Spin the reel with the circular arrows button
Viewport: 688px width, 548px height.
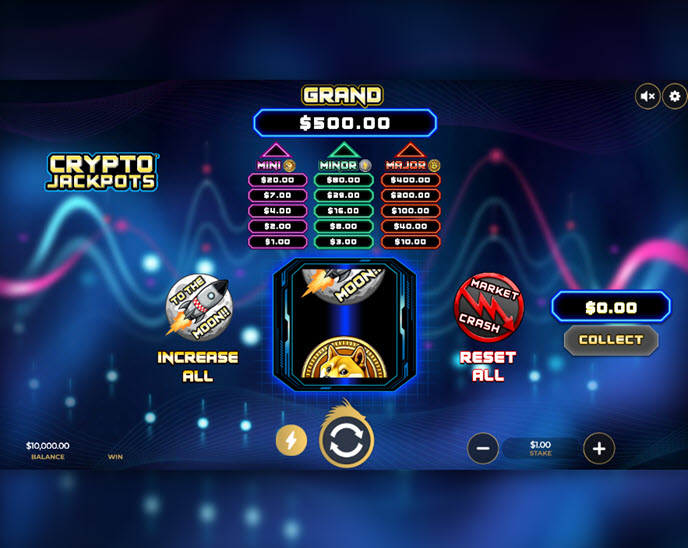point(346,441)
